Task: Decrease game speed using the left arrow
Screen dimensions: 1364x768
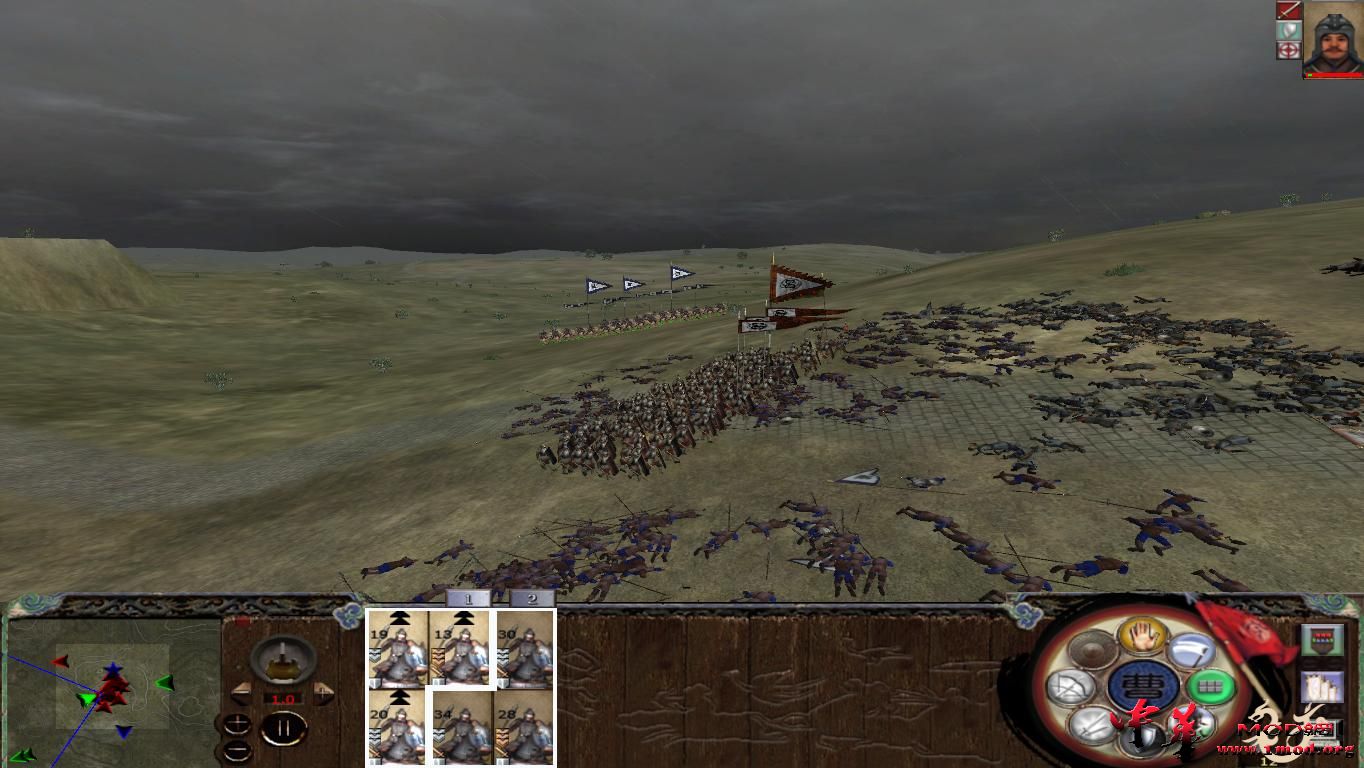Action: click(x=241, y=694)
